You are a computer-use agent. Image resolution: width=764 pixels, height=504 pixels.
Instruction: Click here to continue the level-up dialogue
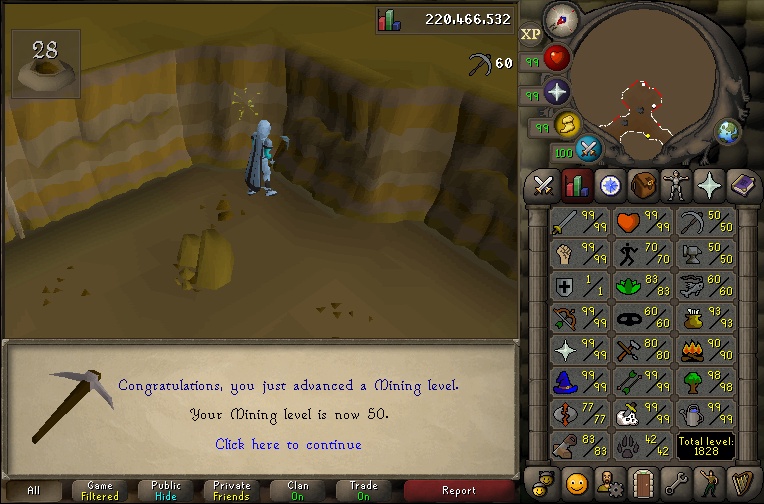coord(288,444)
